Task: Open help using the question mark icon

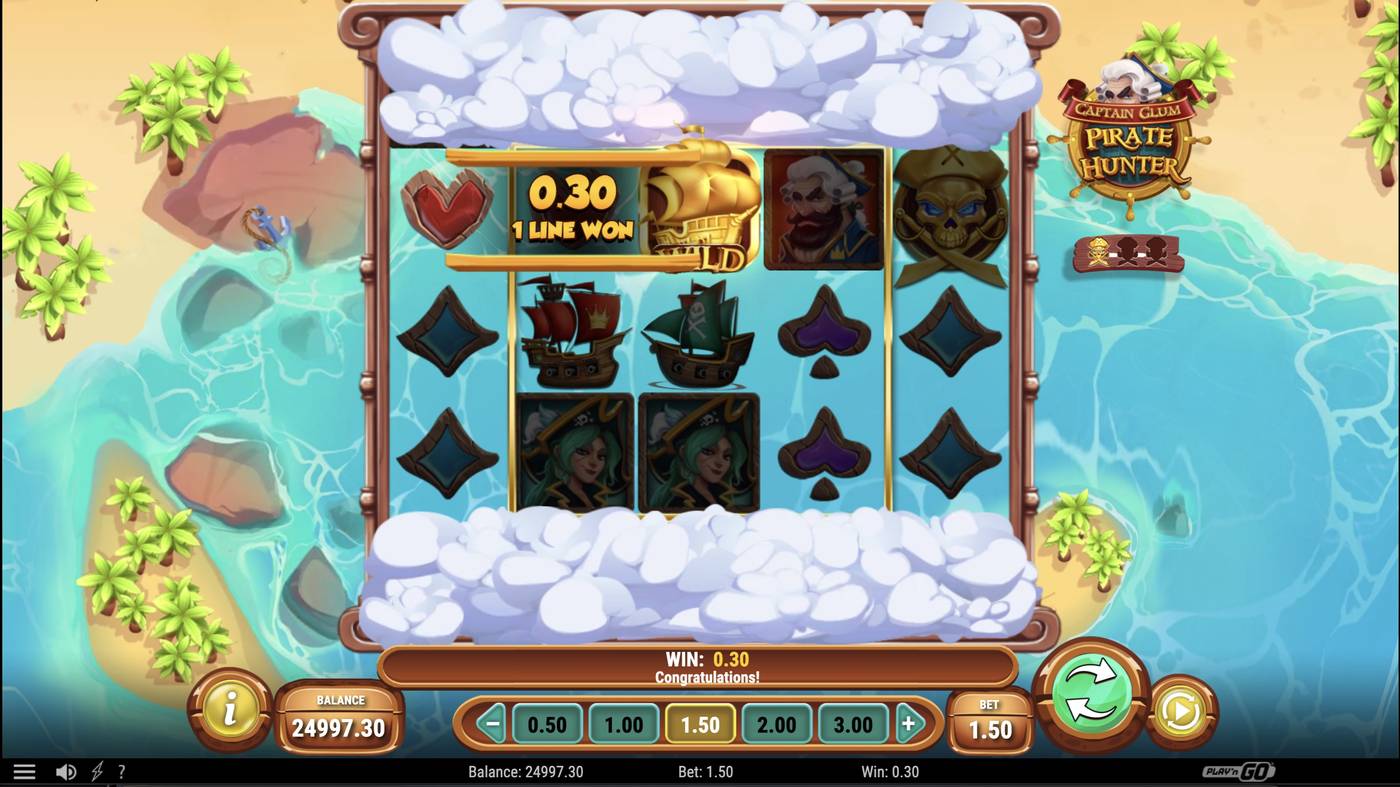Action: click(121, 771)
